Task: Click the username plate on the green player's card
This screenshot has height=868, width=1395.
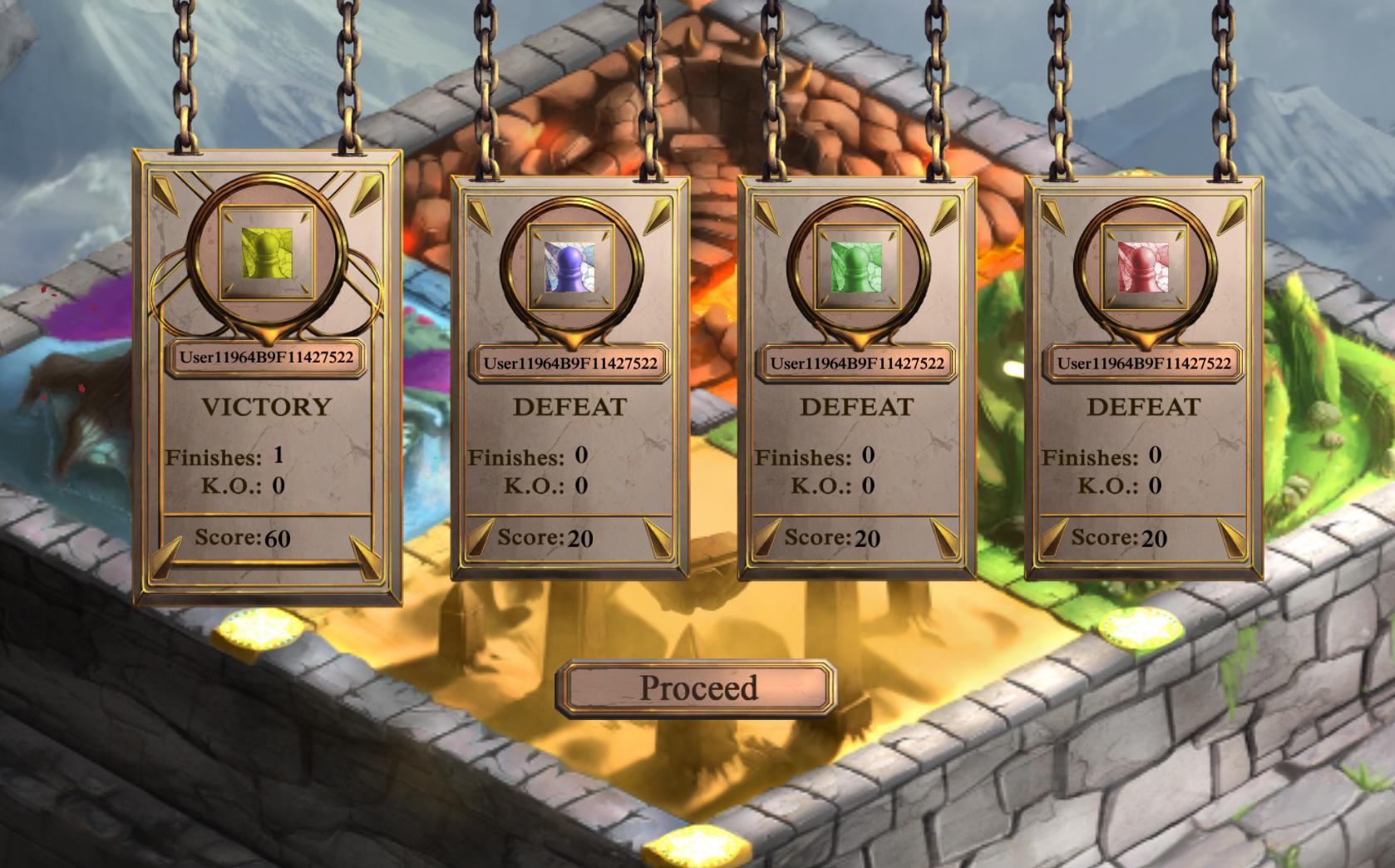Action: [855, 362]
